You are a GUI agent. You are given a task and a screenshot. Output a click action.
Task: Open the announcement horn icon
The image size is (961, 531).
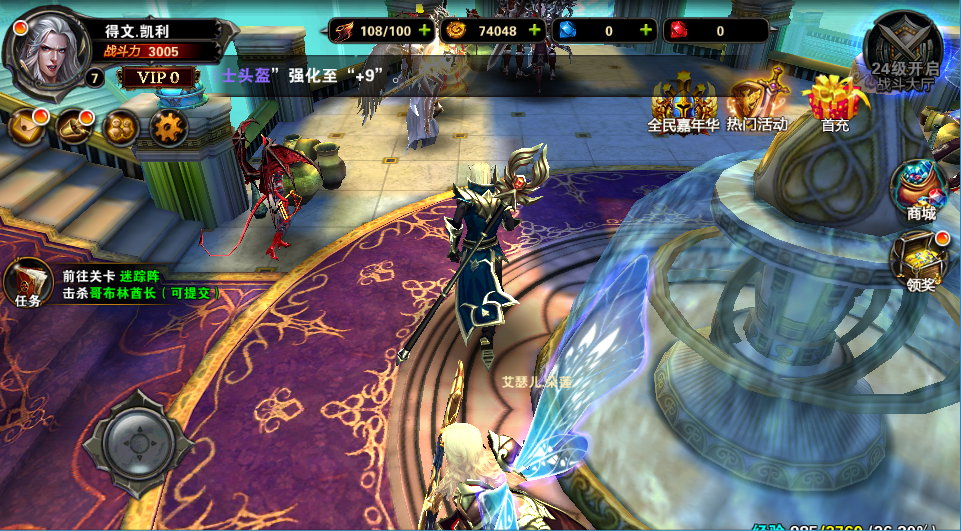tap(75, 126)
